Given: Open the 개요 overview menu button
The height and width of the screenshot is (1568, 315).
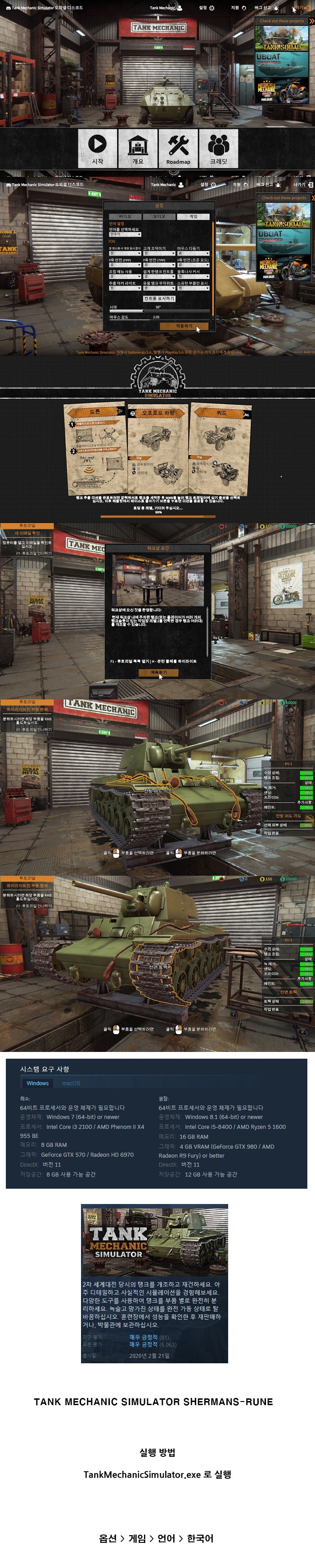Looking at the screenshot, I should click(x=138, y=148).
